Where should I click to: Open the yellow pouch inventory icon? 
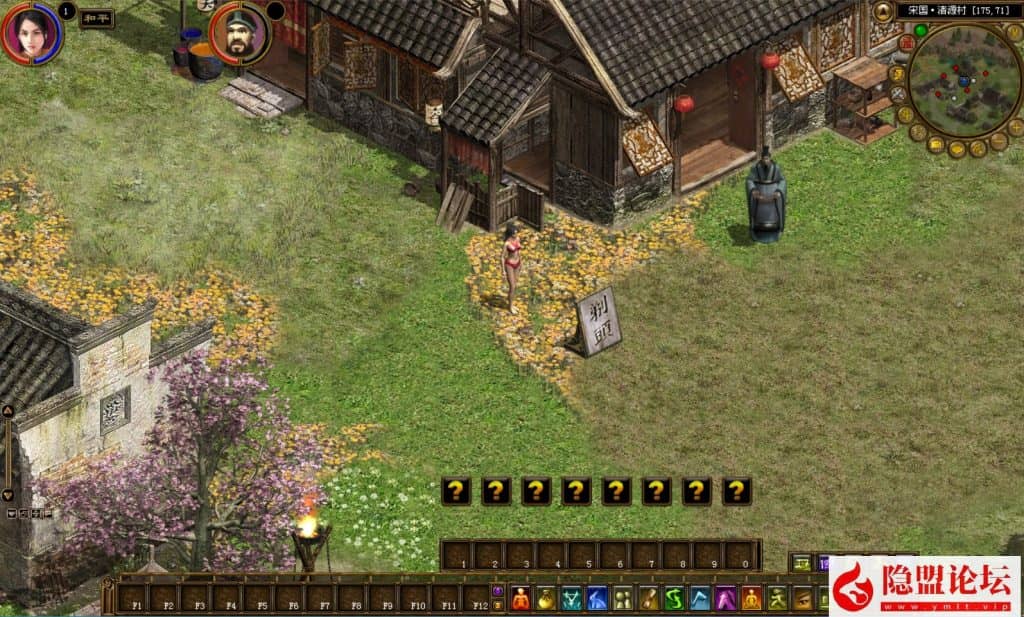pyautogui.click(x=546, y=599)
